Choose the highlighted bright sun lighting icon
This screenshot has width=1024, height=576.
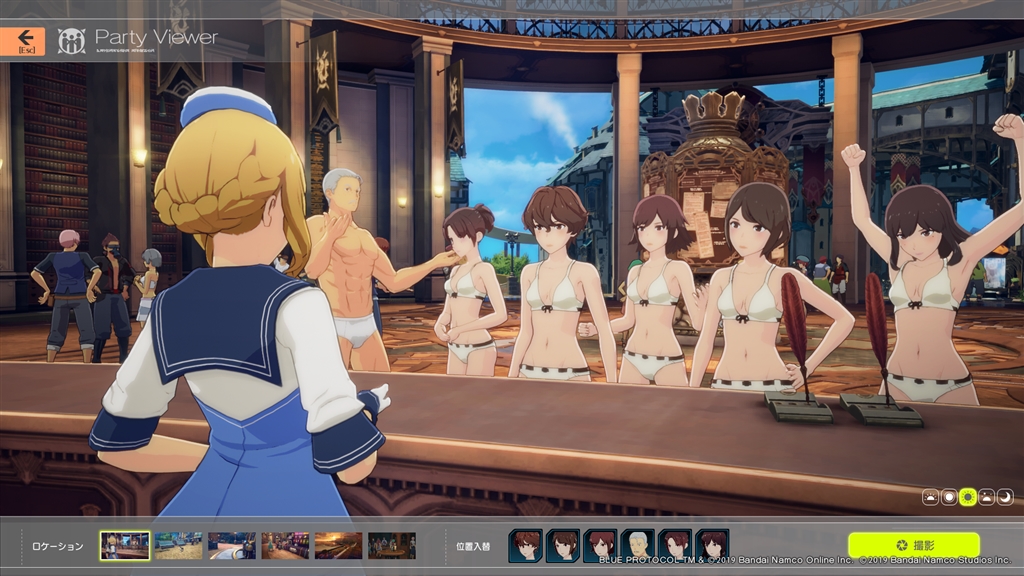[967, 496]
